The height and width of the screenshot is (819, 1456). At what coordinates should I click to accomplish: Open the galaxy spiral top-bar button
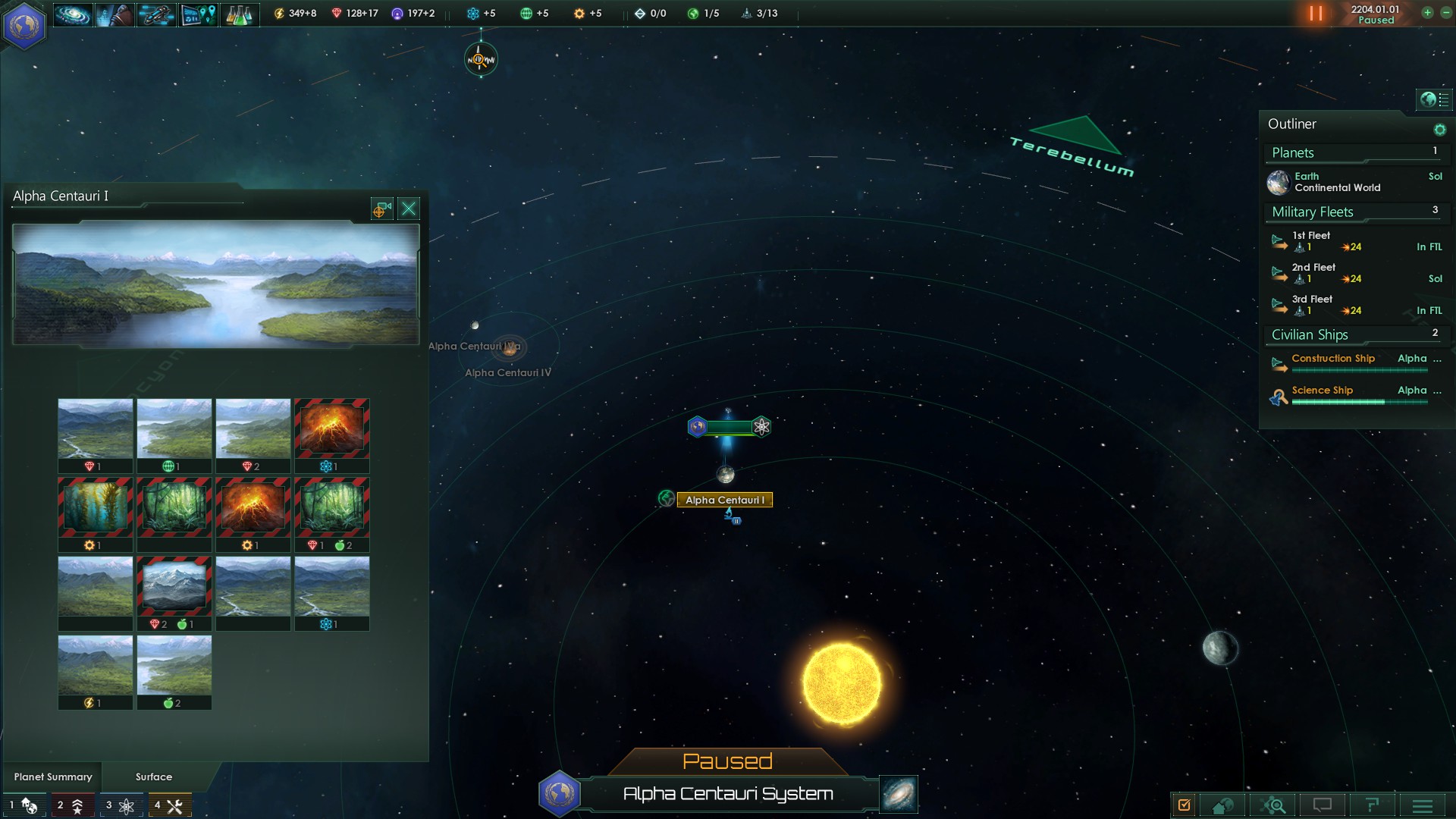[73, 14]
